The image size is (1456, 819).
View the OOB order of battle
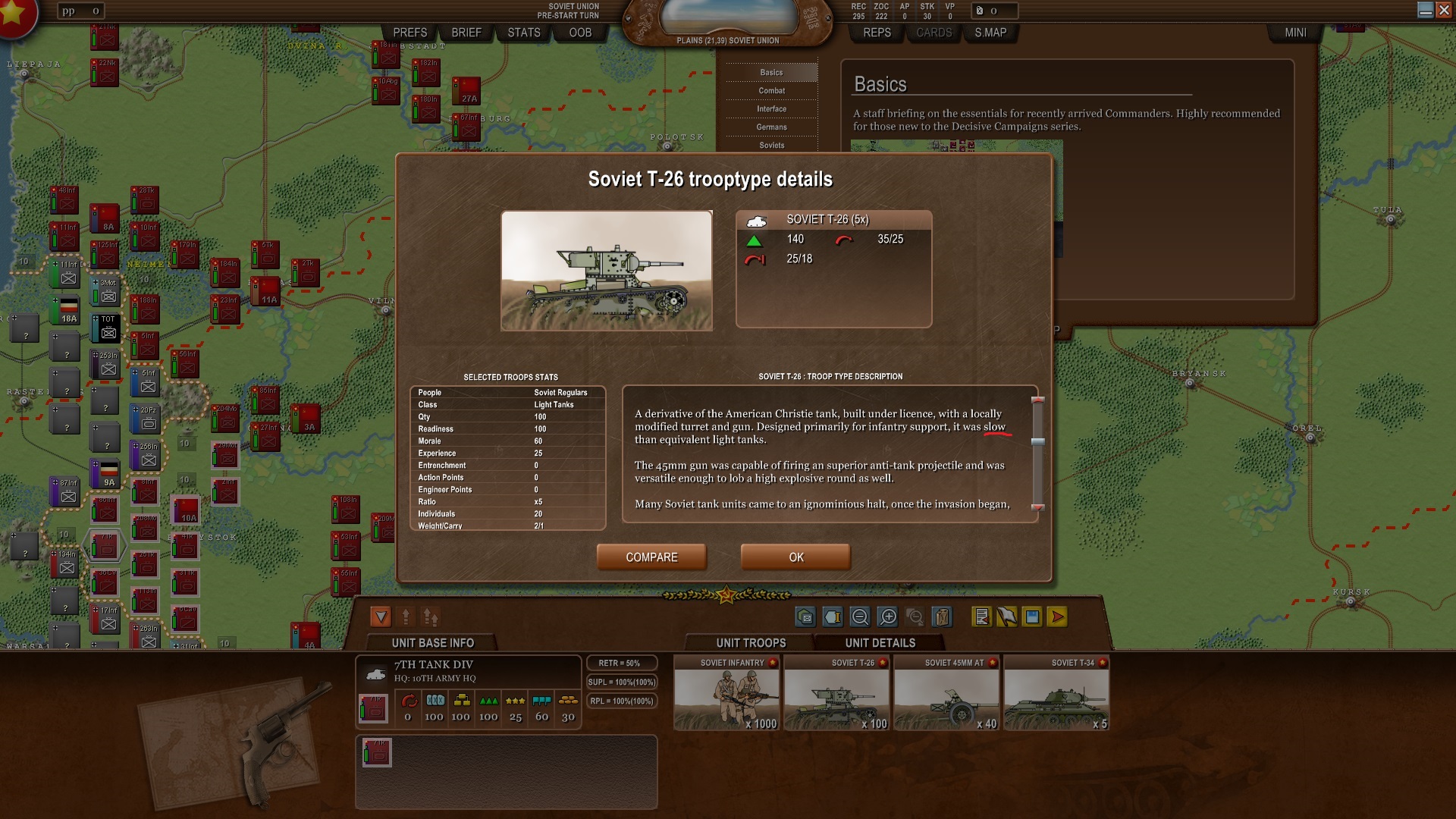[x=580, y=33]
